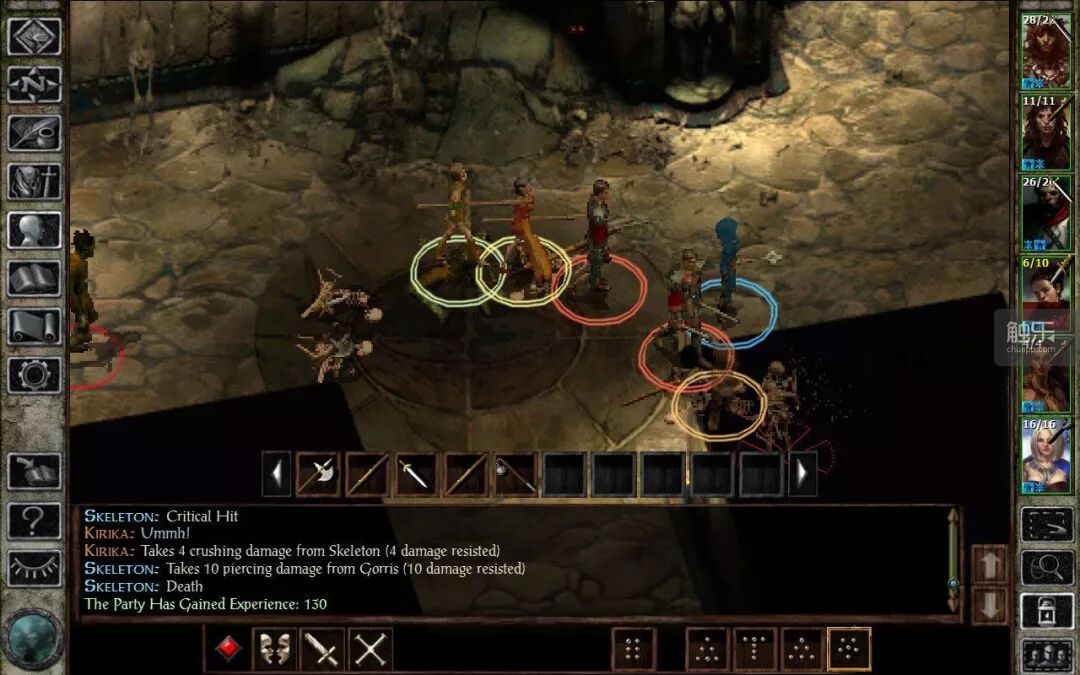1080x675 pixels.
Task: Open the mage spellbook
Action: (x=34, y=278)
